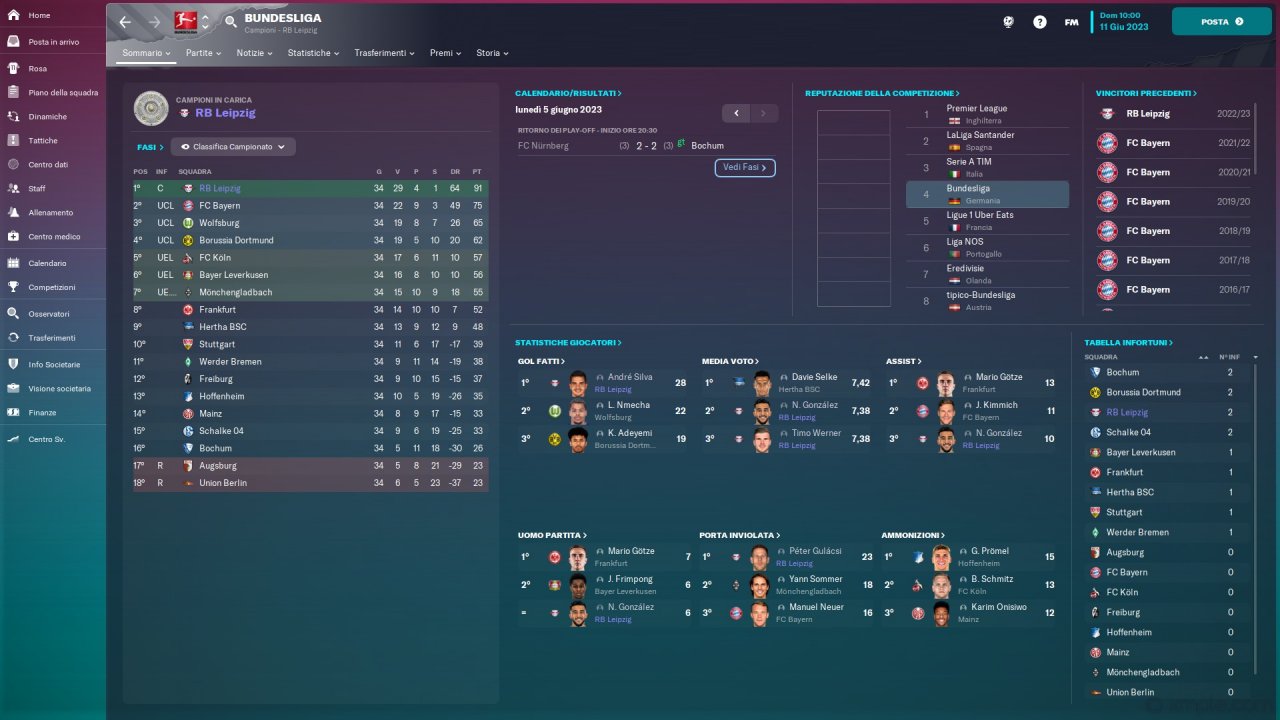The width and height of the screenshot is (1280, 720).
Task: Go to previous results date arrow
Action: tap(736, 114)
